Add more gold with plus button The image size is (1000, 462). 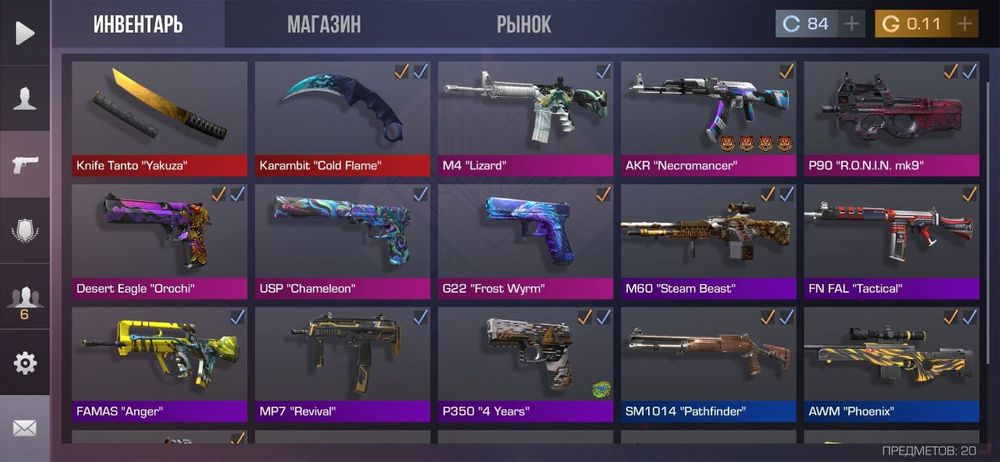pyautogui.click(x=964, y=24)
